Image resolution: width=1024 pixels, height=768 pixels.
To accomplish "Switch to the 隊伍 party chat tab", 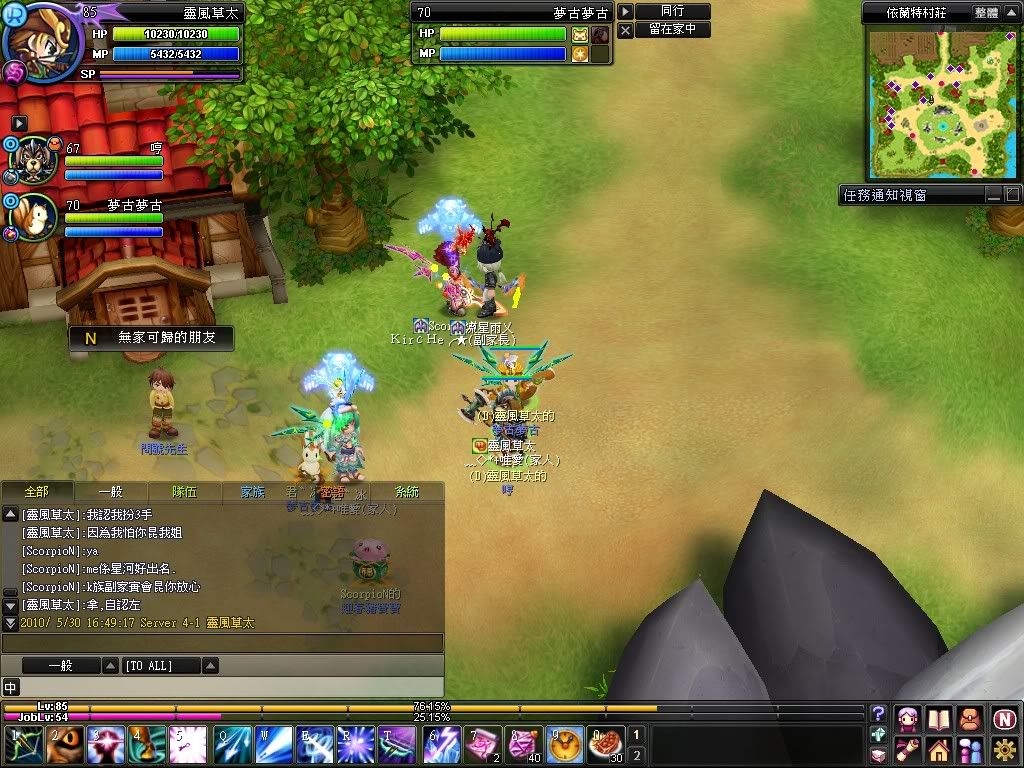I will [184, 492].
